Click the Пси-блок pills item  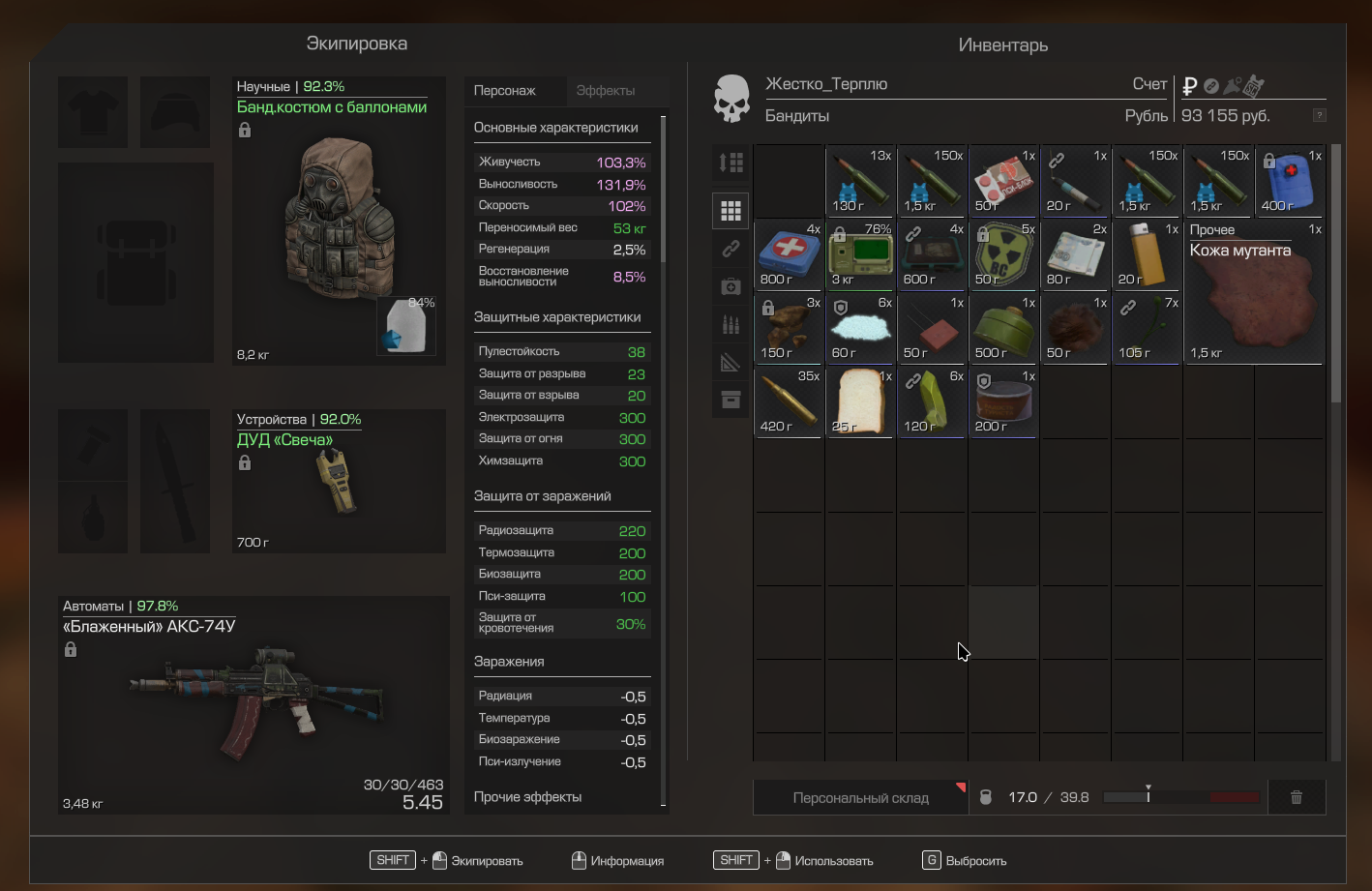click(x=1003, y=182)
